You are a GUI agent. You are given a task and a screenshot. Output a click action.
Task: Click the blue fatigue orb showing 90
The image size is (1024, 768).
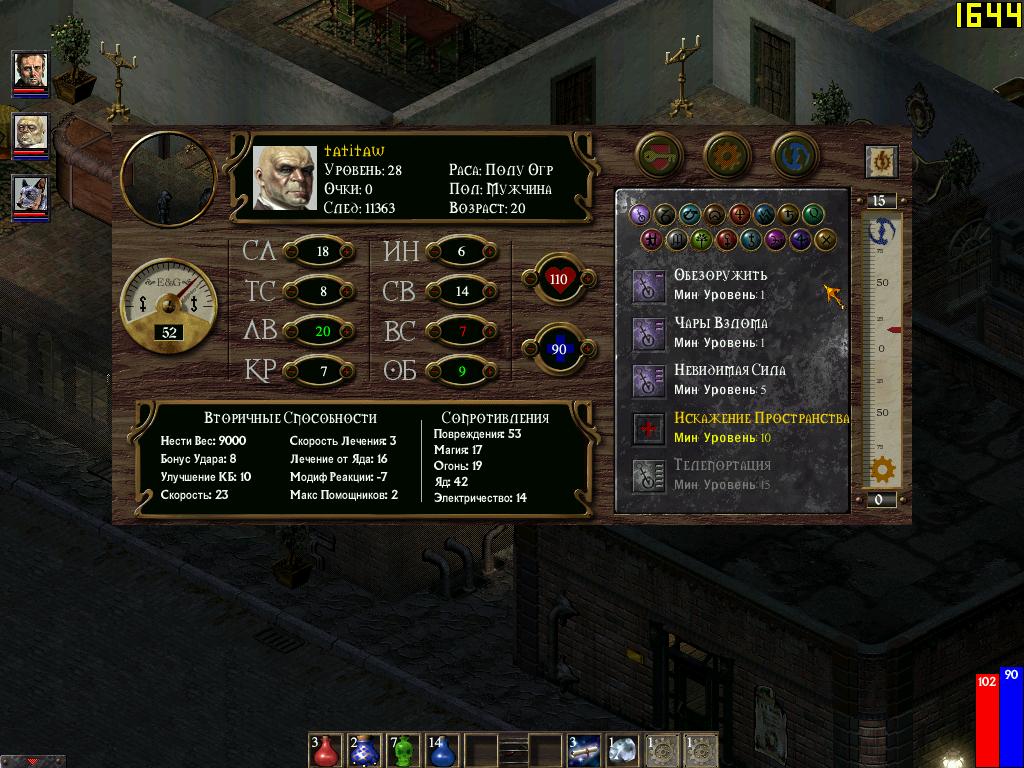[x=557, y=349]
